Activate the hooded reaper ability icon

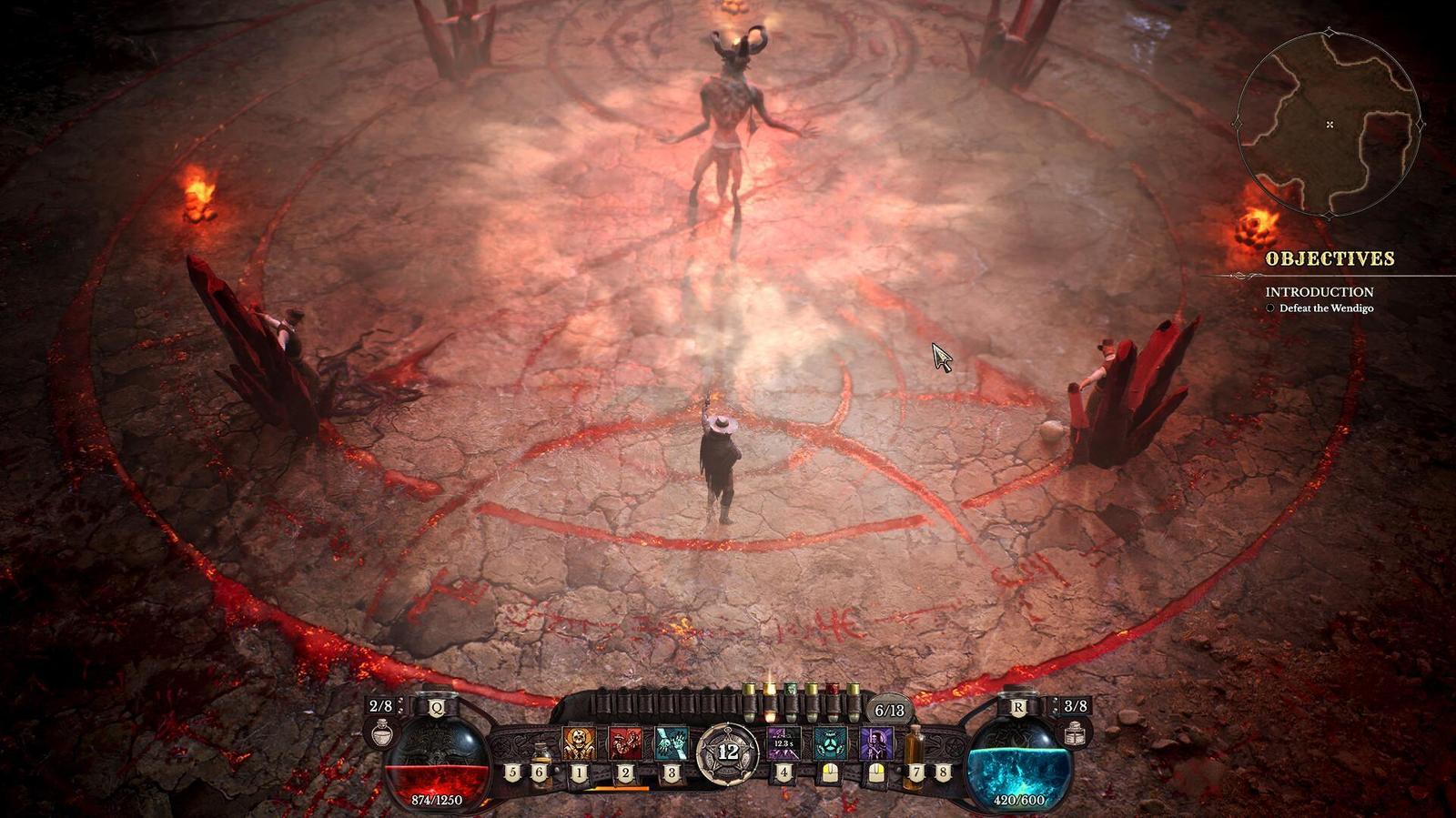click(875, 743)
